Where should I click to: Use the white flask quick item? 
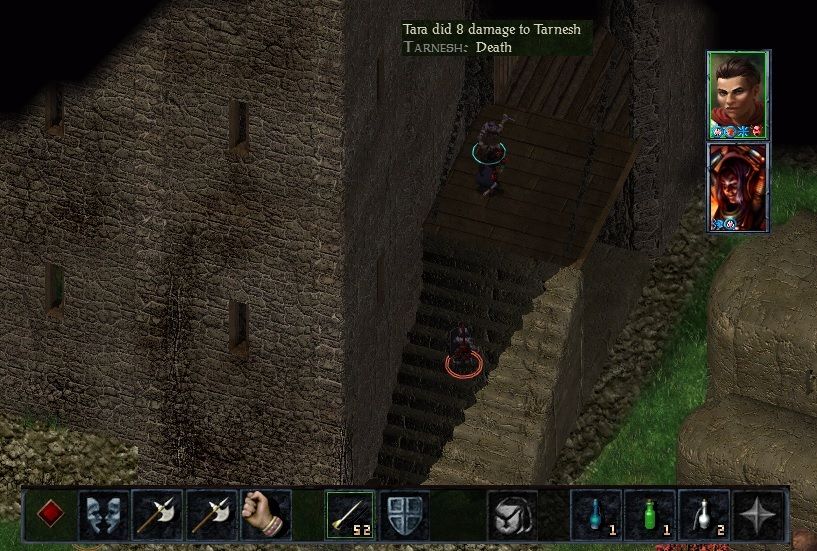click(704, 515)
